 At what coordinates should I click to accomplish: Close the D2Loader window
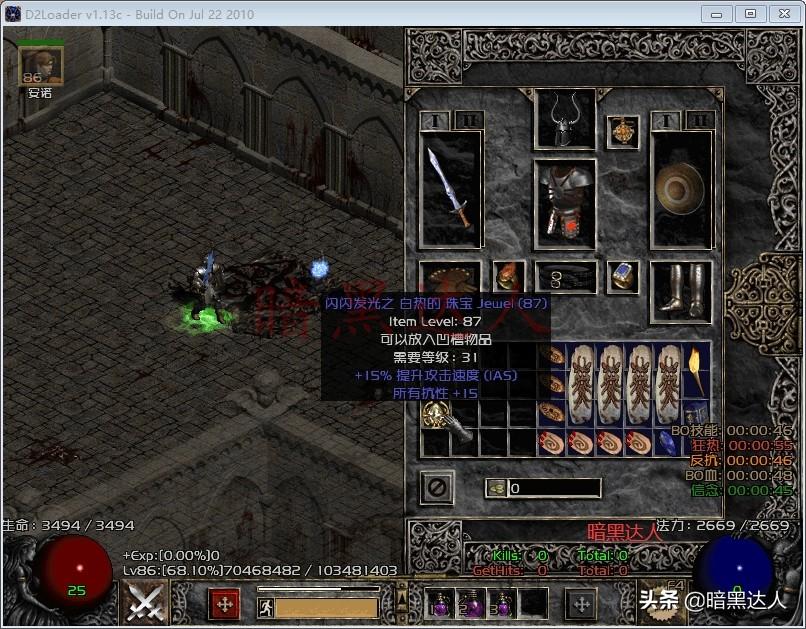coord(780,14)
